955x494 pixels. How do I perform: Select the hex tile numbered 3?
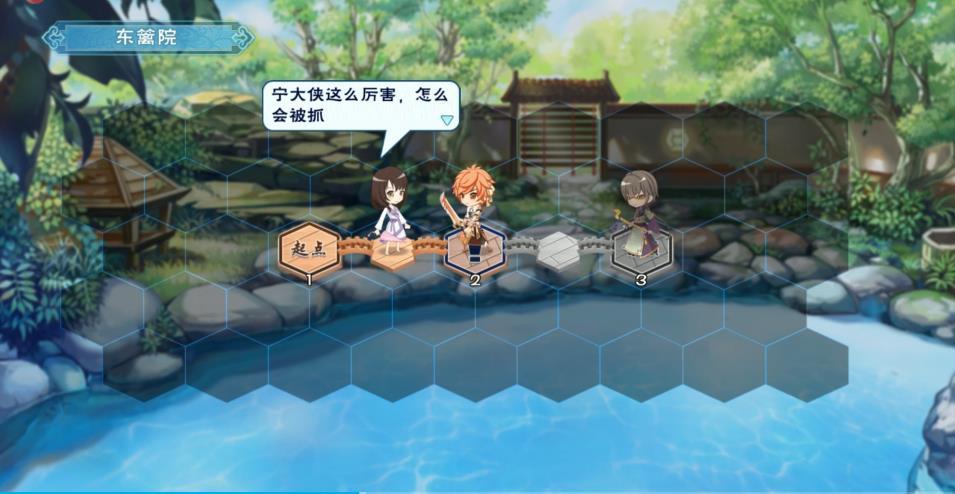(640, 250)
